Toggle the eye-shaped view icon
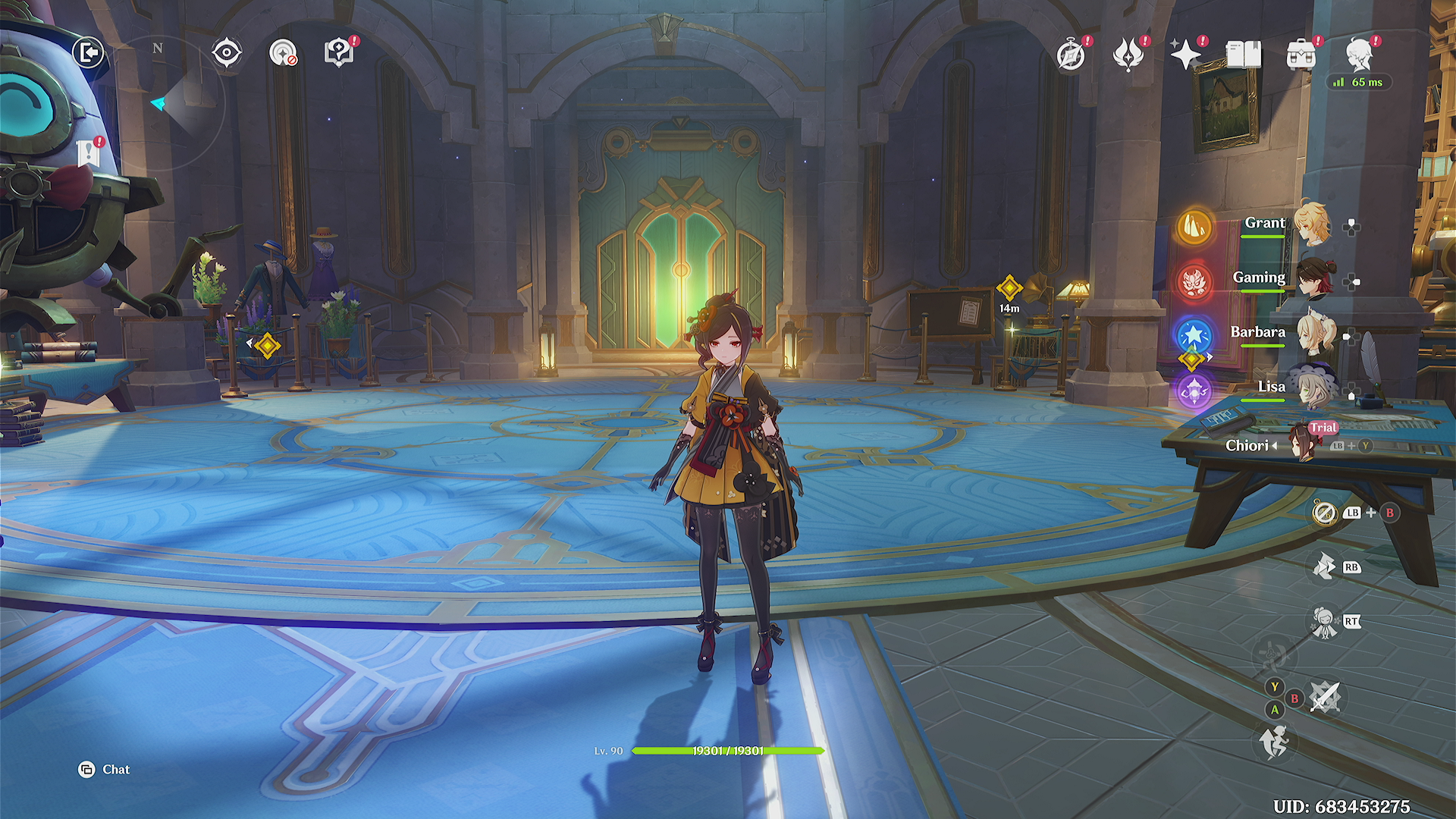The height and width of the screenshot is (819, 1456). click(226, 53)
